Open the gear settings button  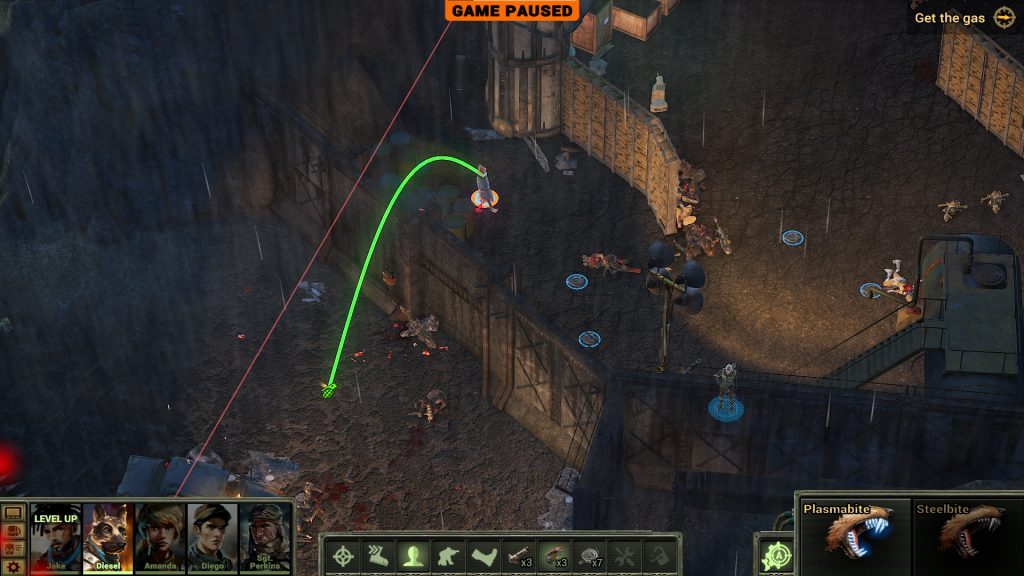(x=13, y=566)
